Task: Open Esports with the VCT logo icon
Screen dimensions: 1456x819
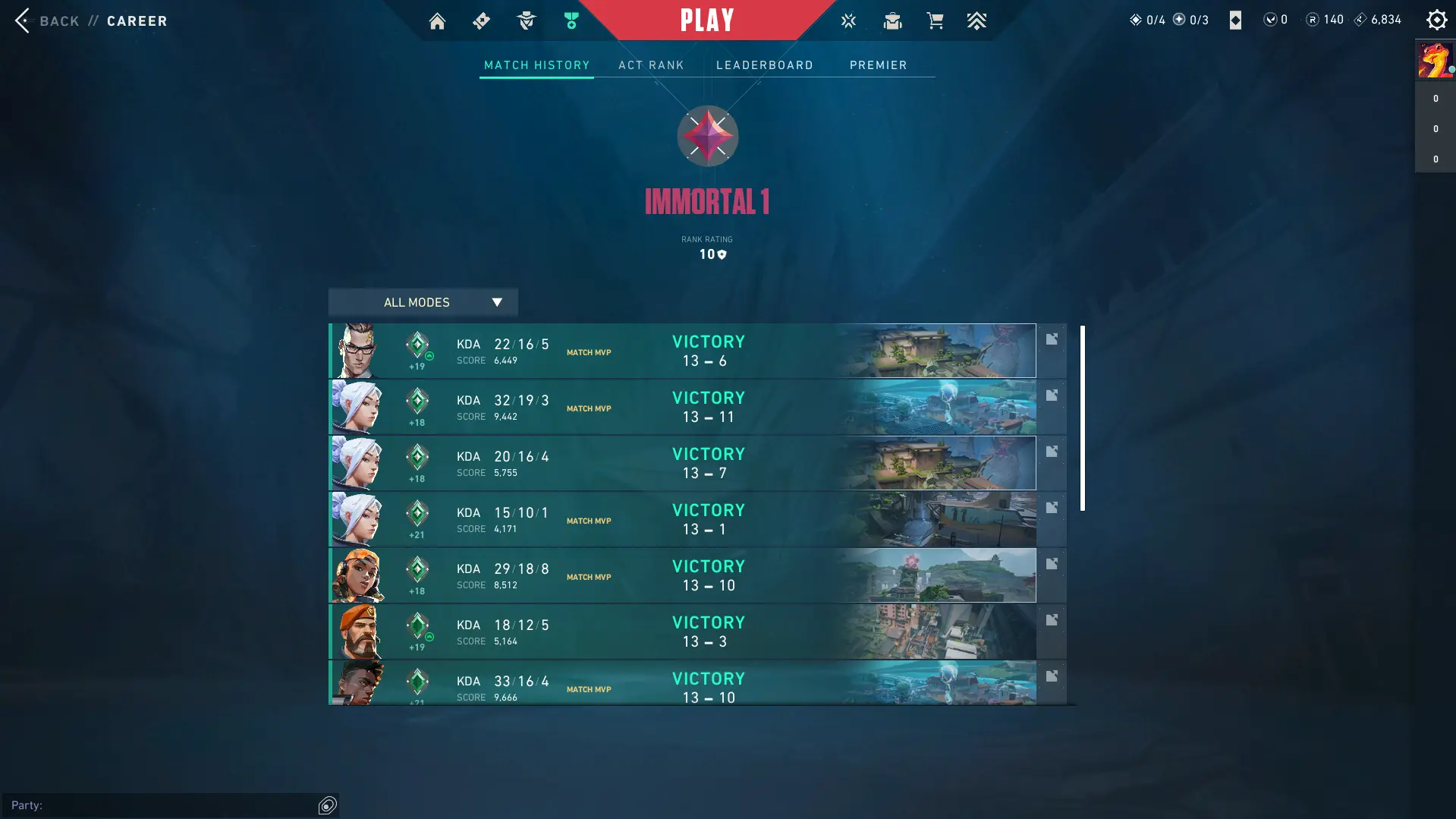Action: (x=848, y=20)
